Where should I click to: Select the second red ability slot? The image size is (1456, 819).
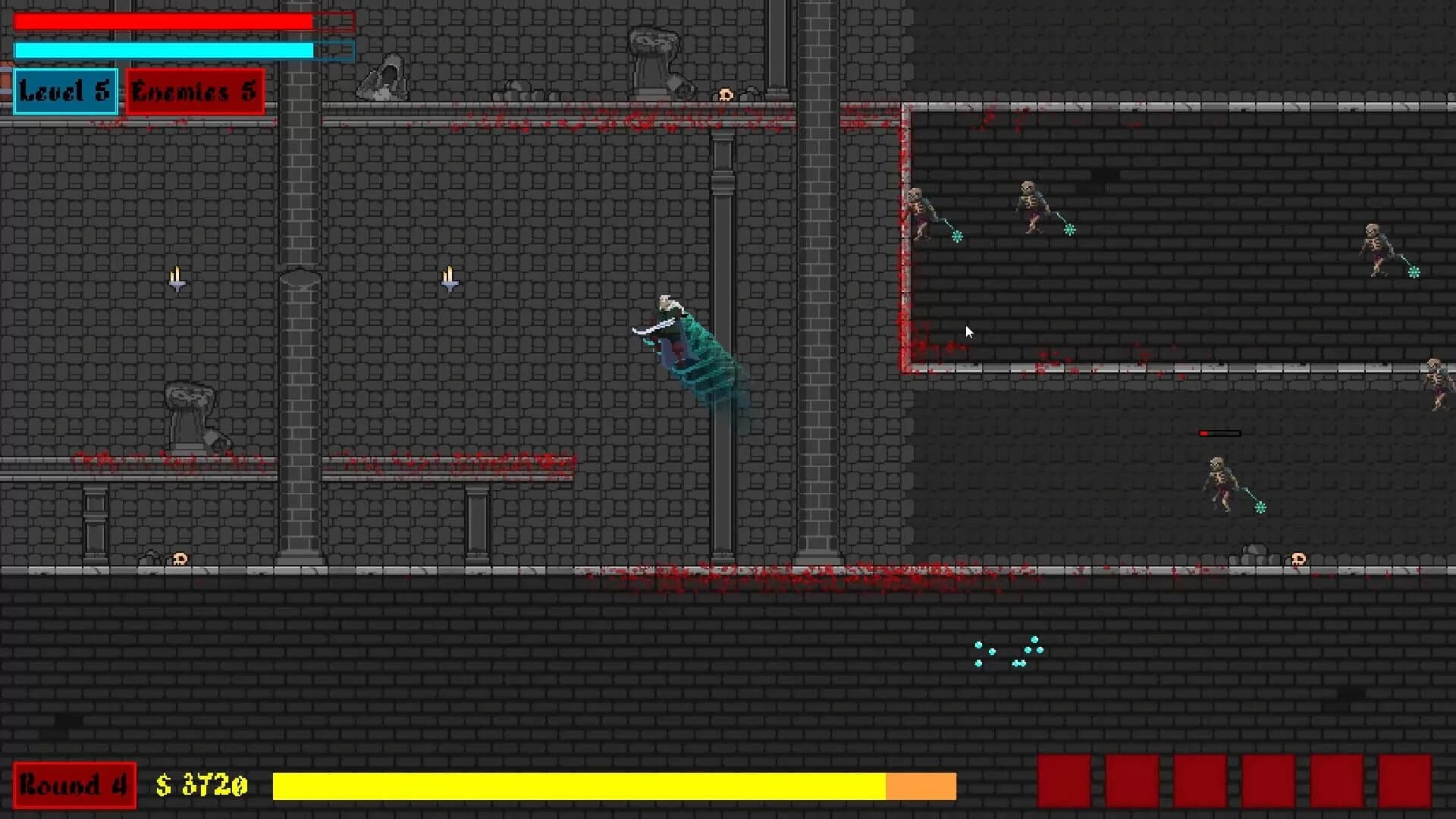(1132, 786)
